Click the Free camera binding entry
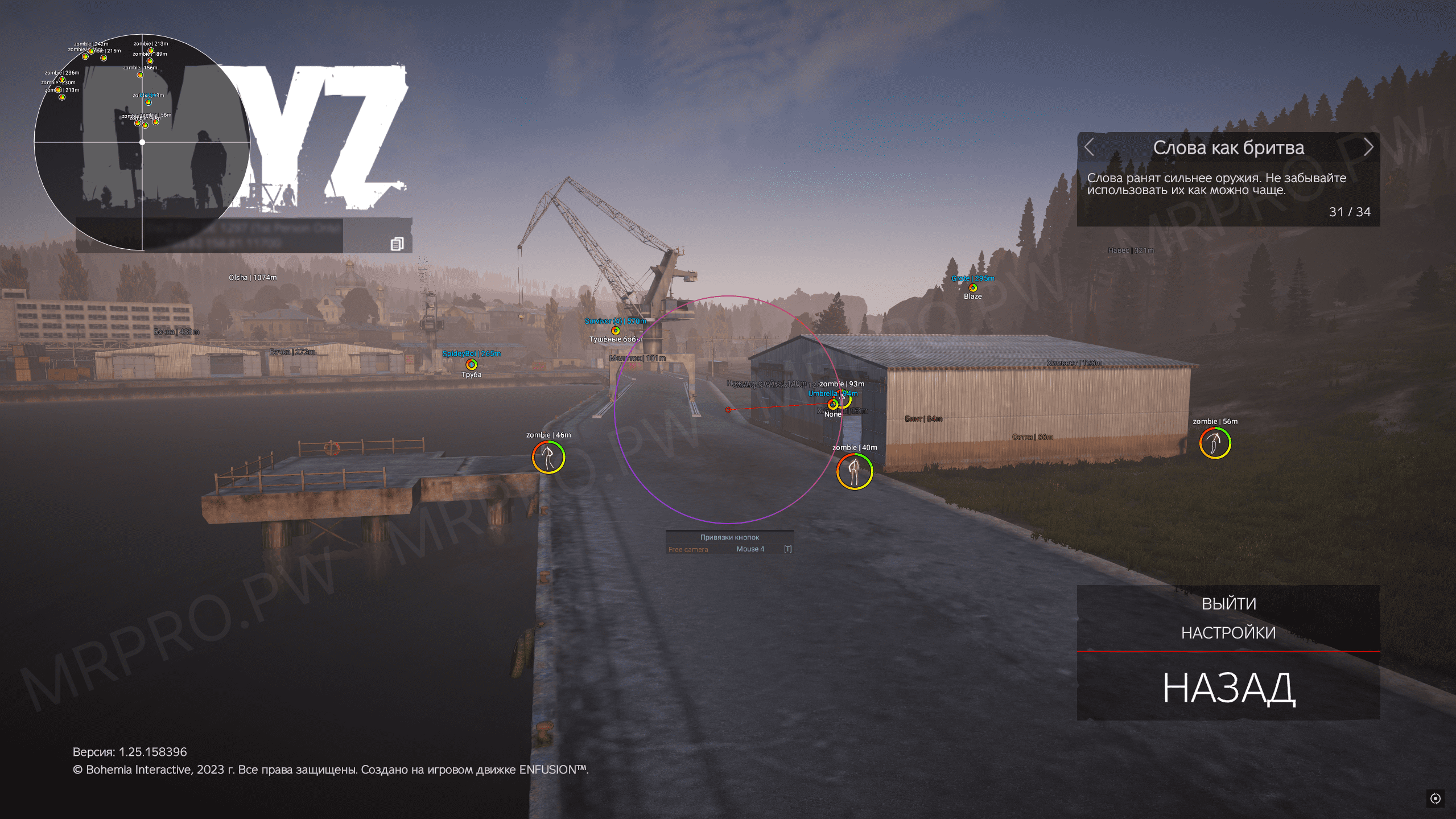The image size is (1456, 819). tap(688, 549)
